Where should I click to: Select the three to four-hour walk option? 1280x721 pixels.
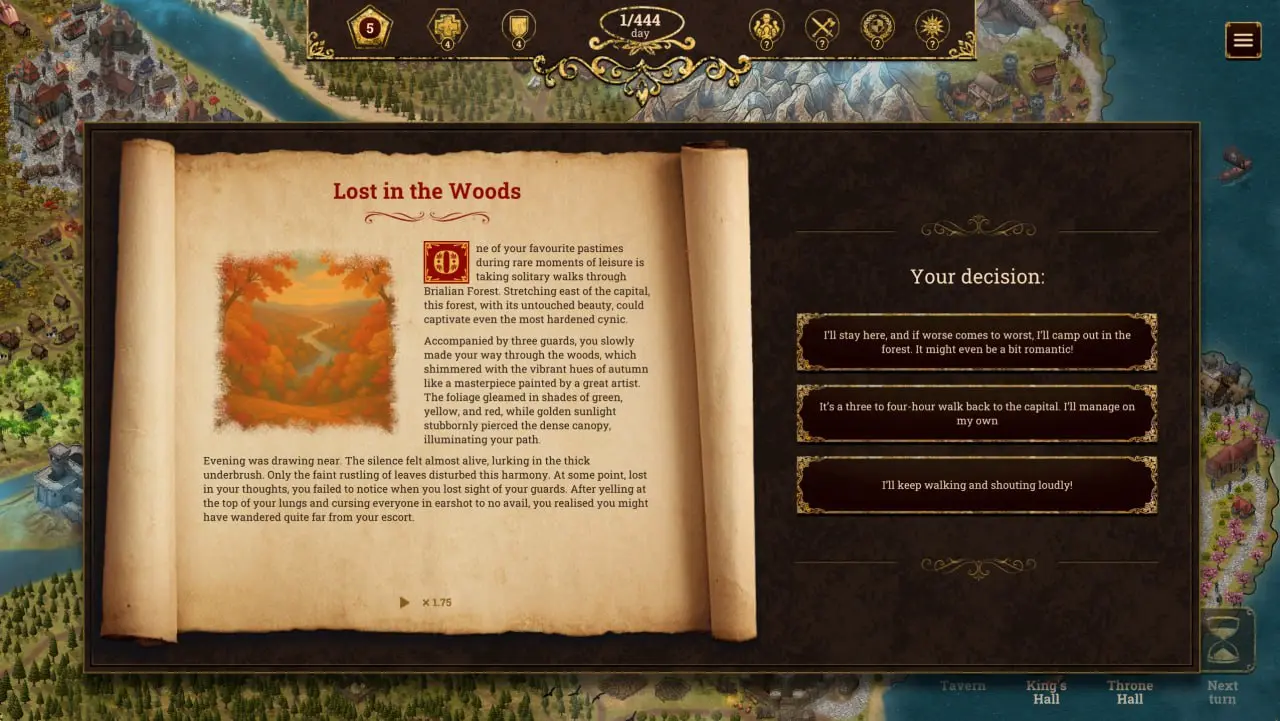click(x=976, y=413)
